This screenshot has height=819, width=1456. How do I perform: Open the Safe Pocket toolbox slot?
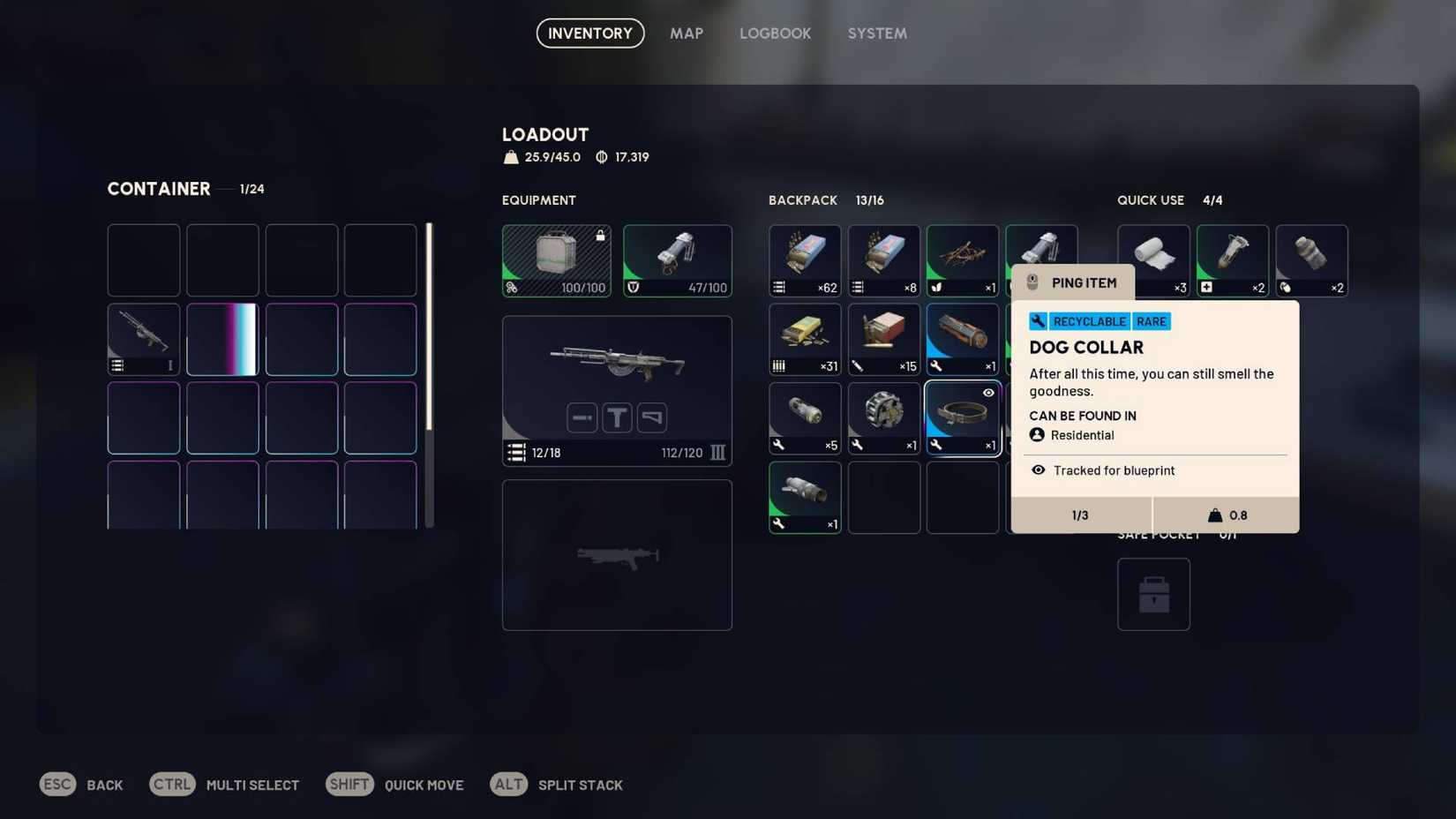click(1153, 593)
